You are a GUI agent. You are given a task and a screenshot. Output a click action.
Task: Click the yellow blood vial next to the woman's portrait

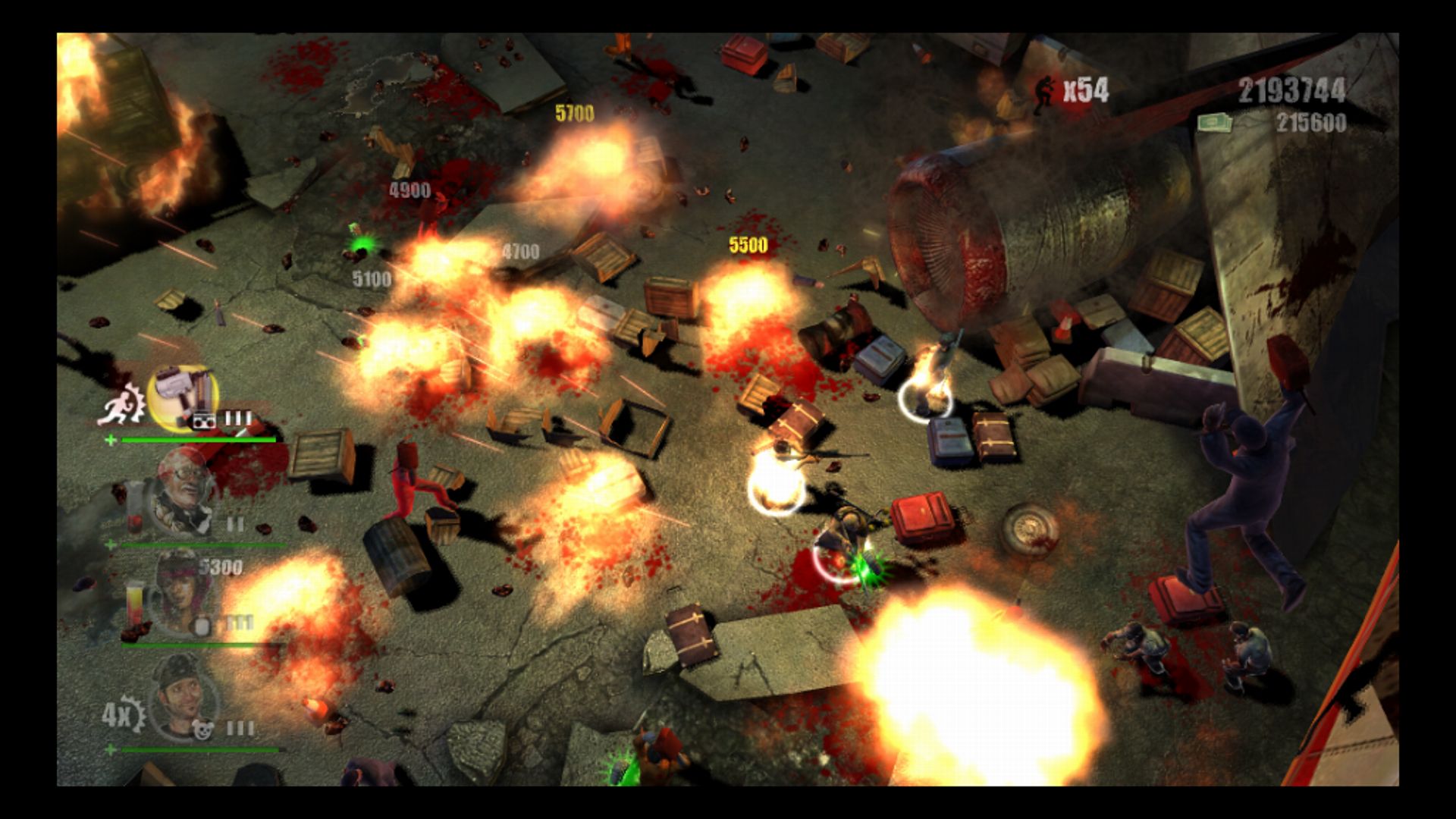134,600
